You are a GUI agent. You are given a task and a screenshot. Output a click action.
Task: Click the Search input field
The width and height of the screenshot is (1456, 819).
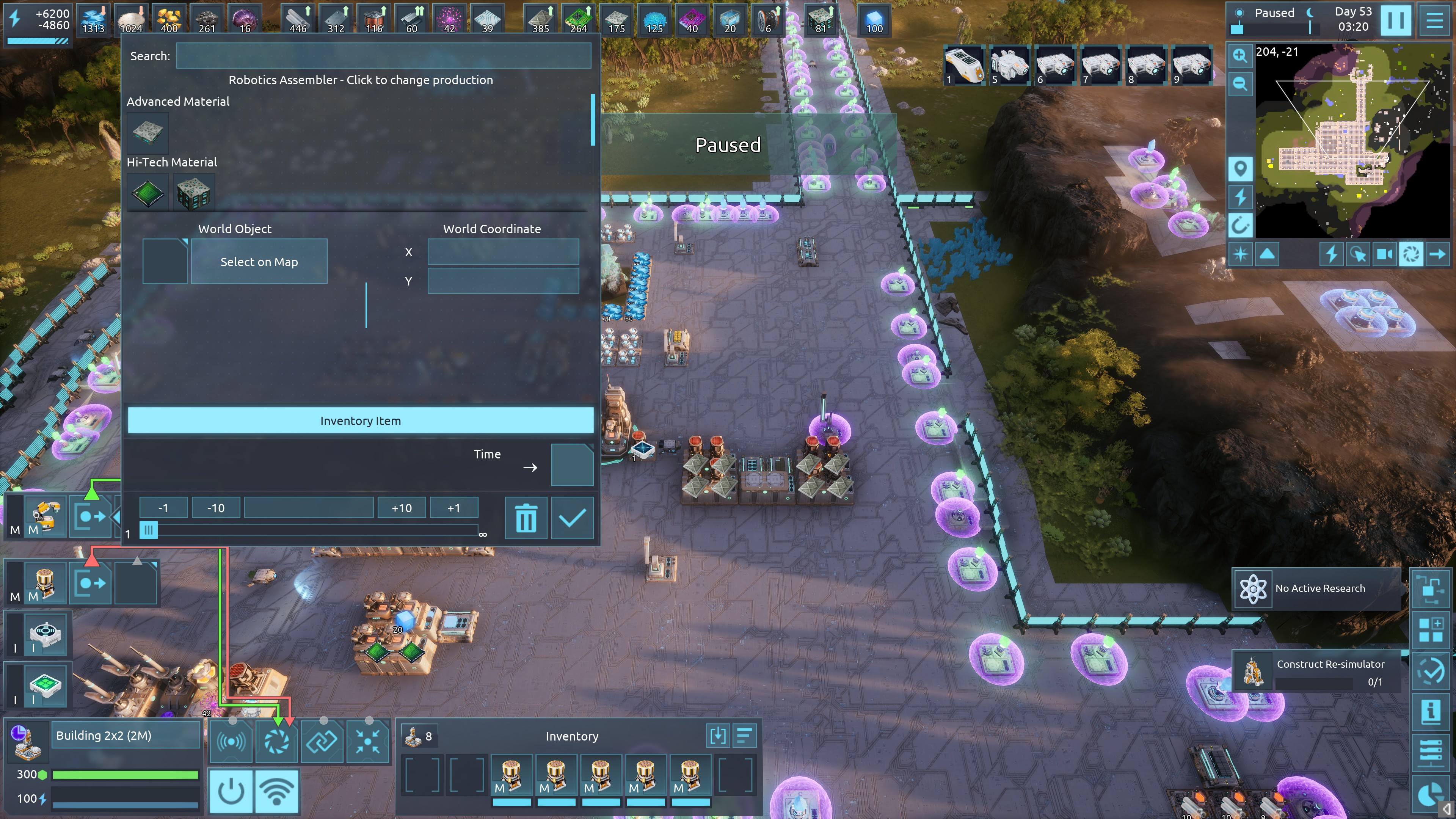pyautogui.click(x=383, y=56)
